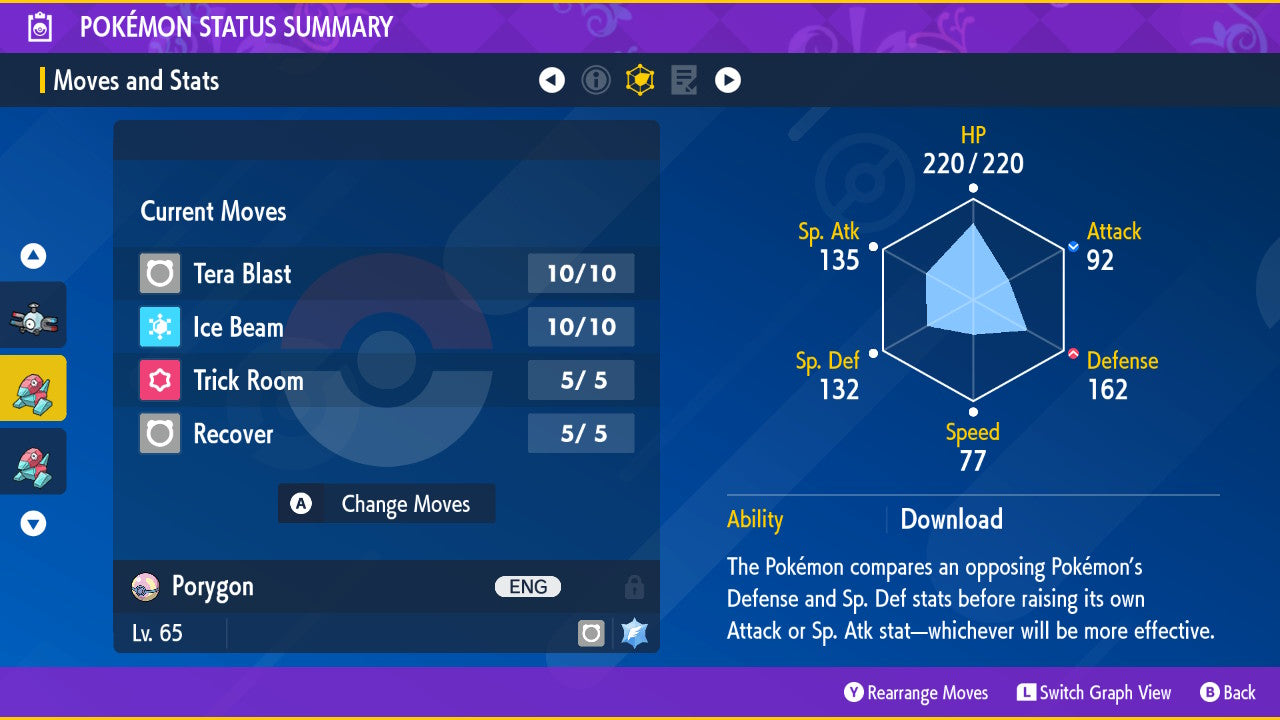Click Rearrange Moves in the footer

(916, 693)
